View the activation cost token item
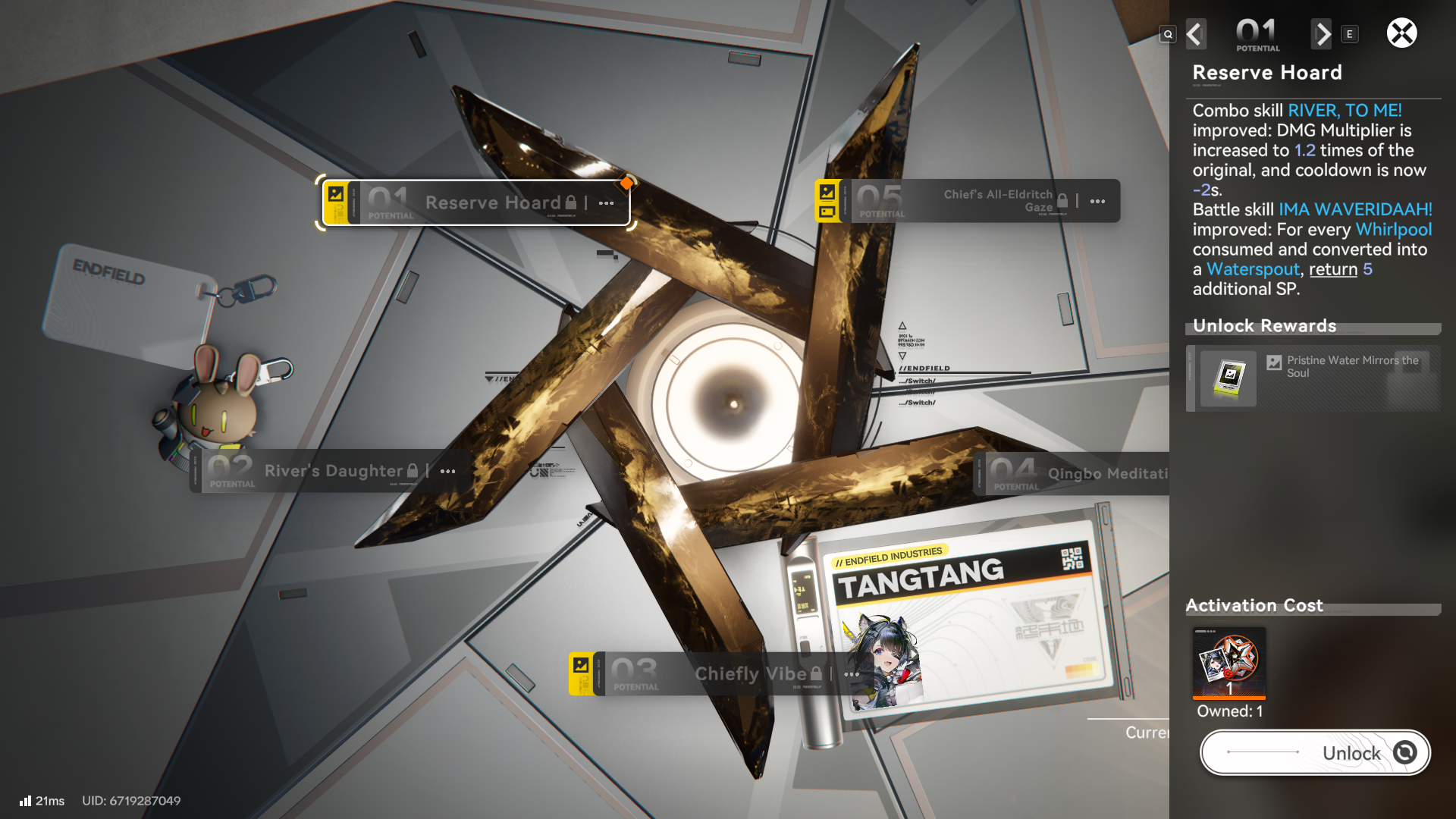Image resolution: width=1456 pixels, height=819 pixels. [x=1228, y=663]
